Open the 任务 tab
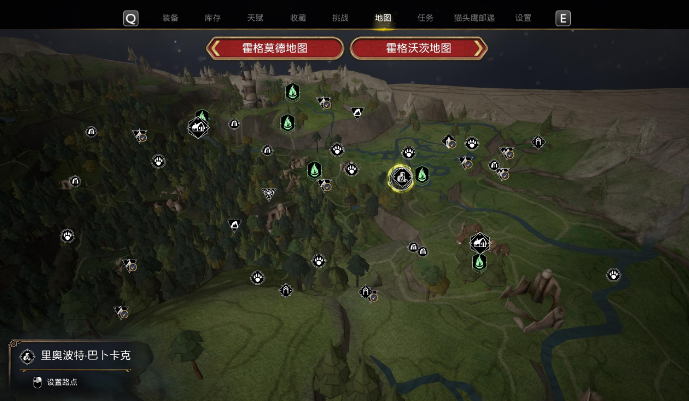 coord(425,18)
